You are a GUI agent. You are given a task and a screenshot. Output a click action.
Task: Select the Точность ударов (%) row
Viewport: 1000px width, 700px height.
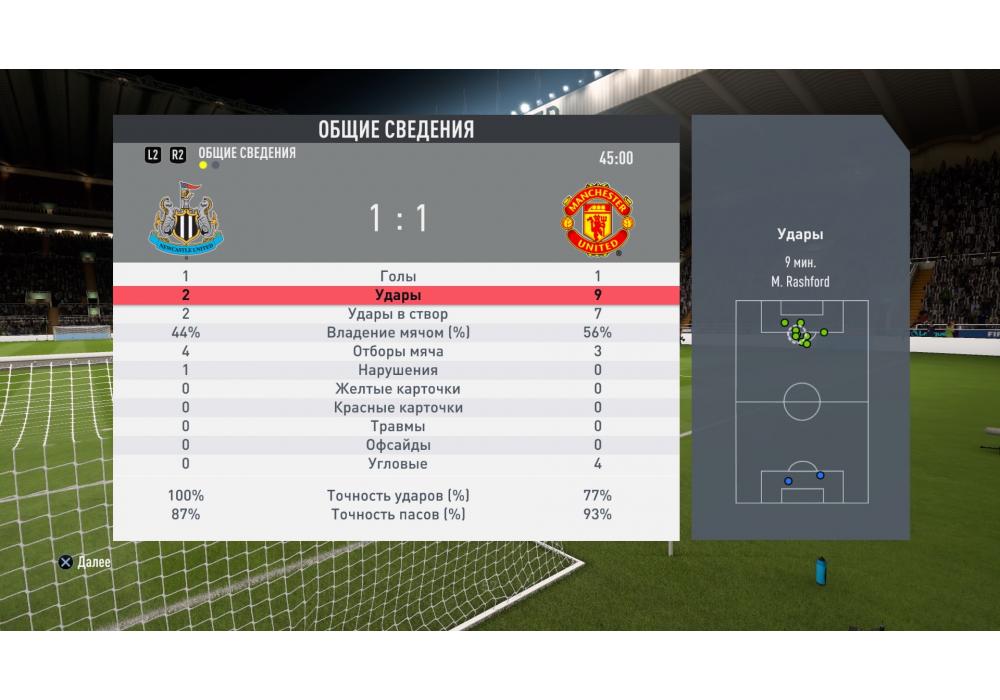pyautogui.click(x=398, y=496)
